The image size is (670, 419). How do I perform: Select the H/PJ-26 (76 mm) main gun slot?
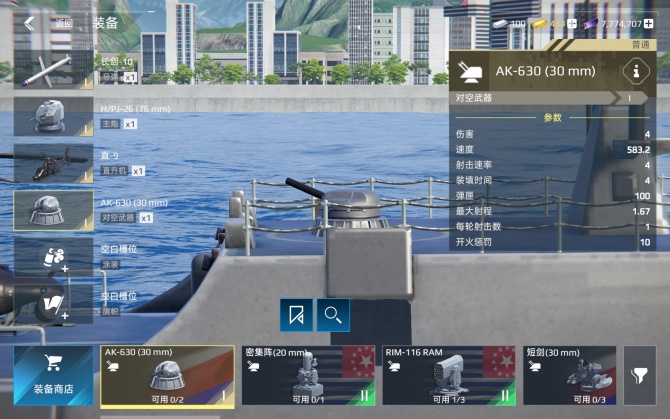point(53,115)
